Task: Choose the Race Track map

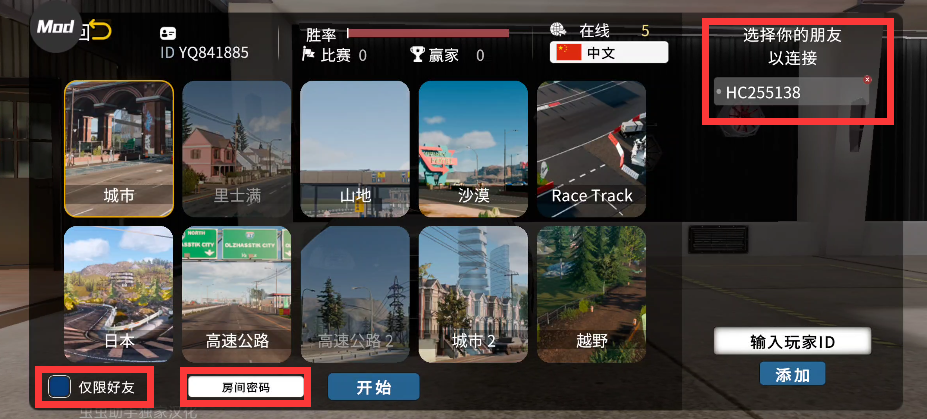Action: [591, 148]
